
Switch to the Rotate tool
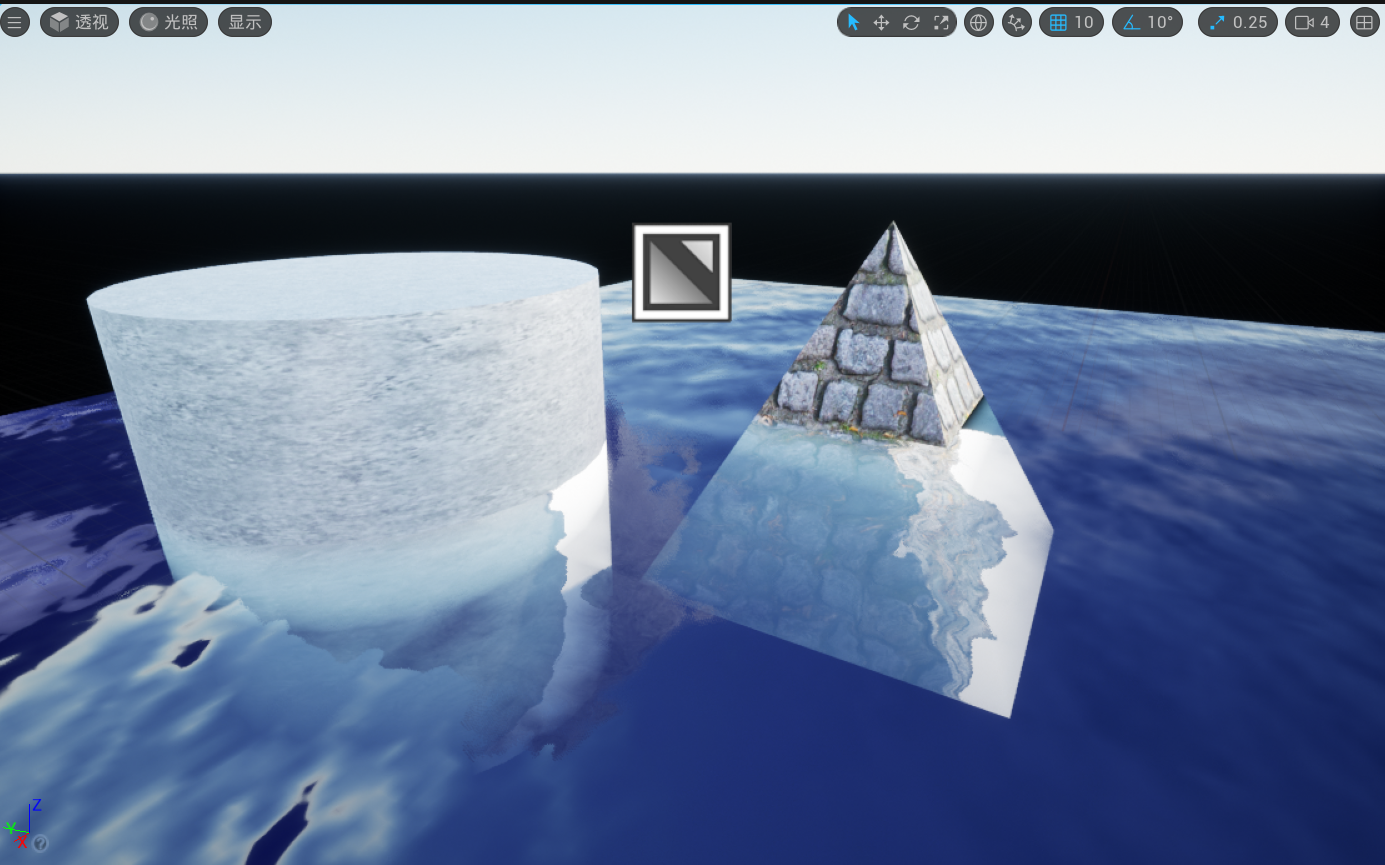click(x=911, y=22)
